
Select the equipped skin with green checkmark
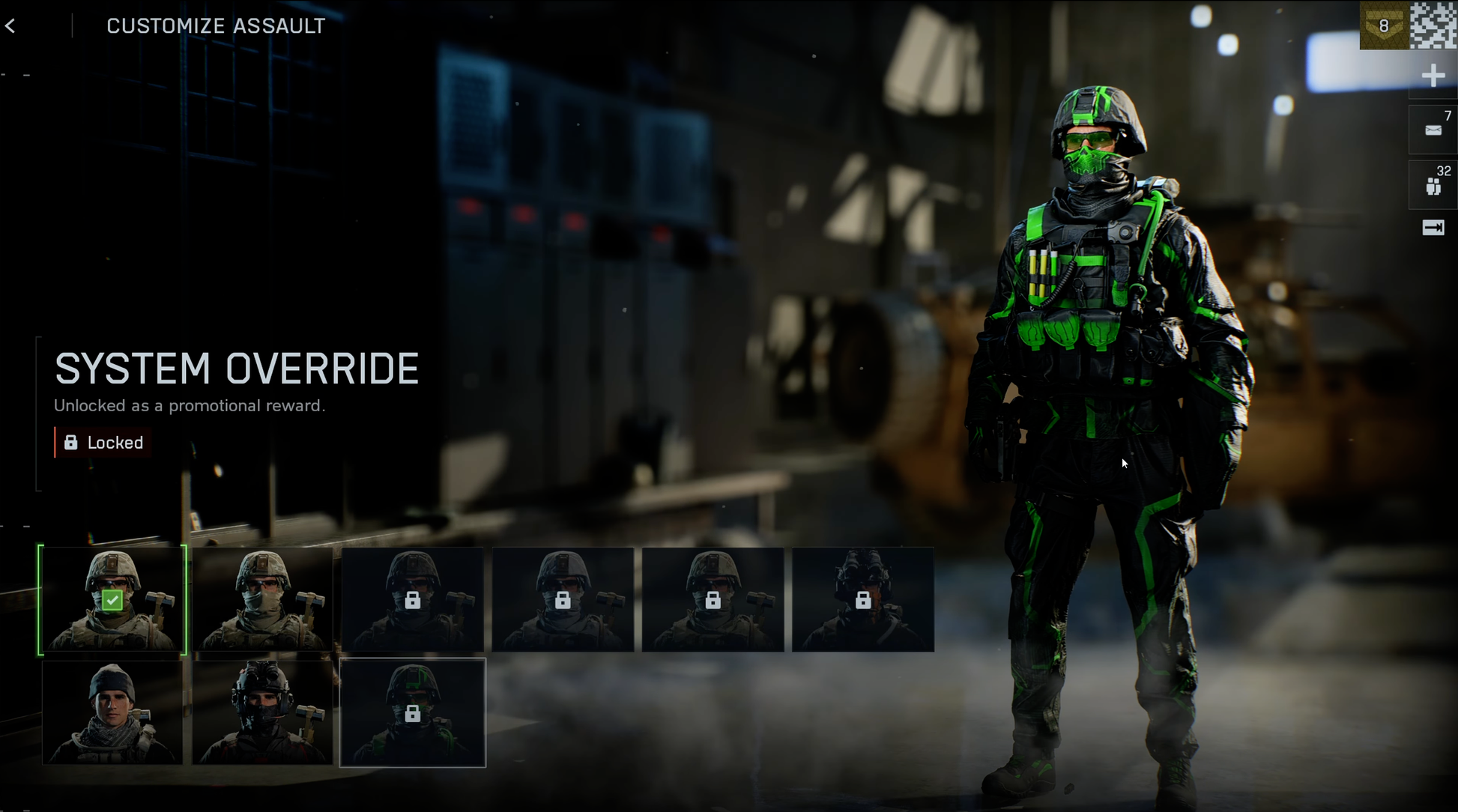[112, 599]
